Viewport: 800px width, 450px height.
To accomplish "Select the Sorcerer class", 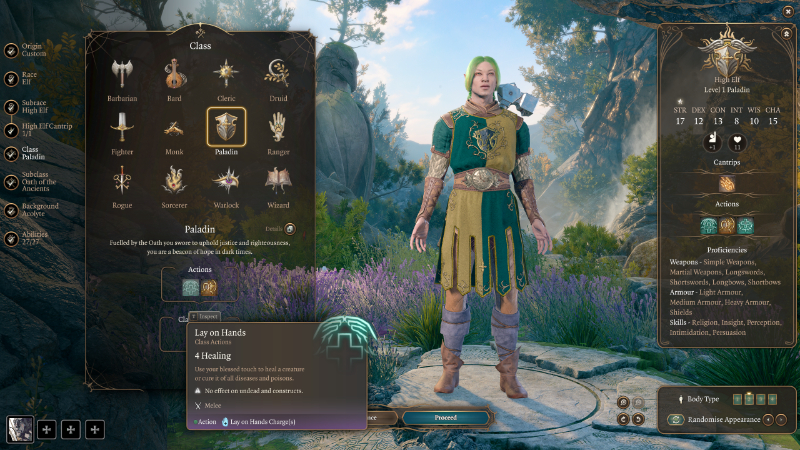I will click(x=174, y=182).
